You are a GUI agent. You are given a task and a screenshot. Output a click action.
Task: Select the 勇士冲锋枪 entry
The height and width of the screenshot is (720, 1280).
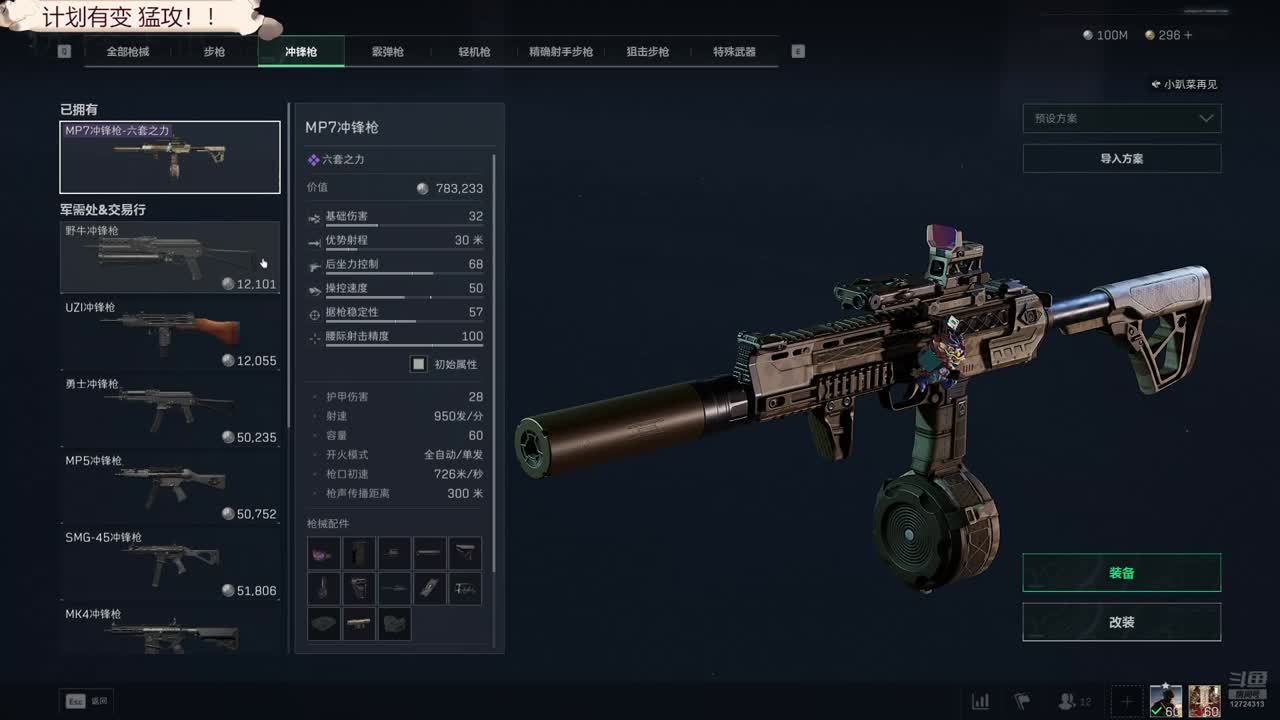pos(170,411)
